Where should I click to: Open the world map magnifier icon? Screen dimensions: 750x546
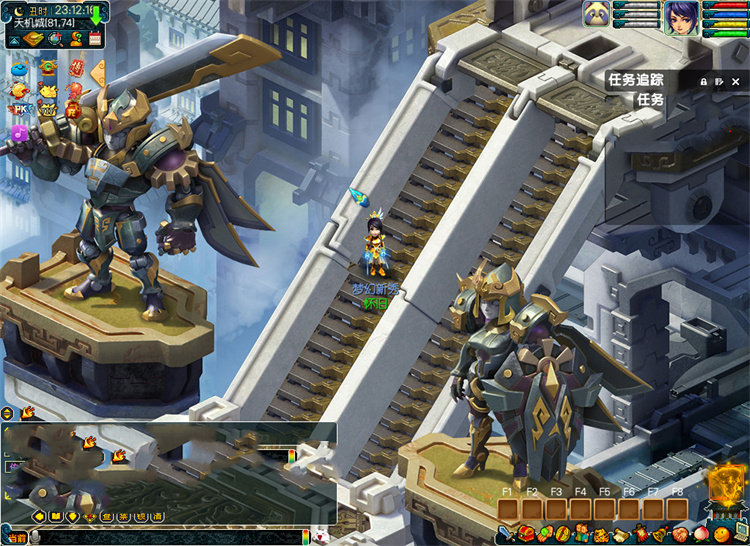pyautogui.click(x=57, y=39)
